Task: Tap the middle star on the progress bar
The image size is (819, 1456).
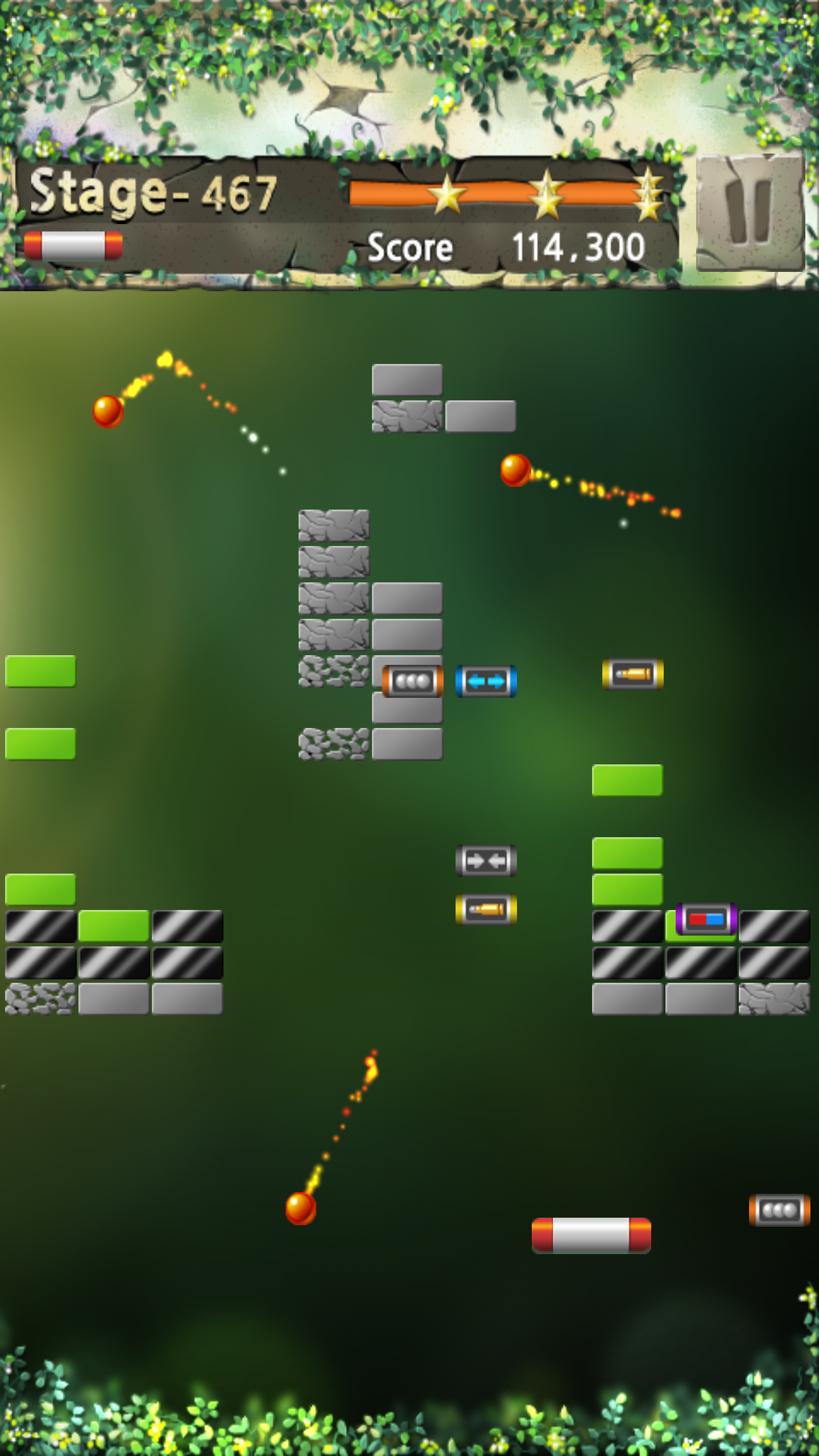Action: coord(547,194)
